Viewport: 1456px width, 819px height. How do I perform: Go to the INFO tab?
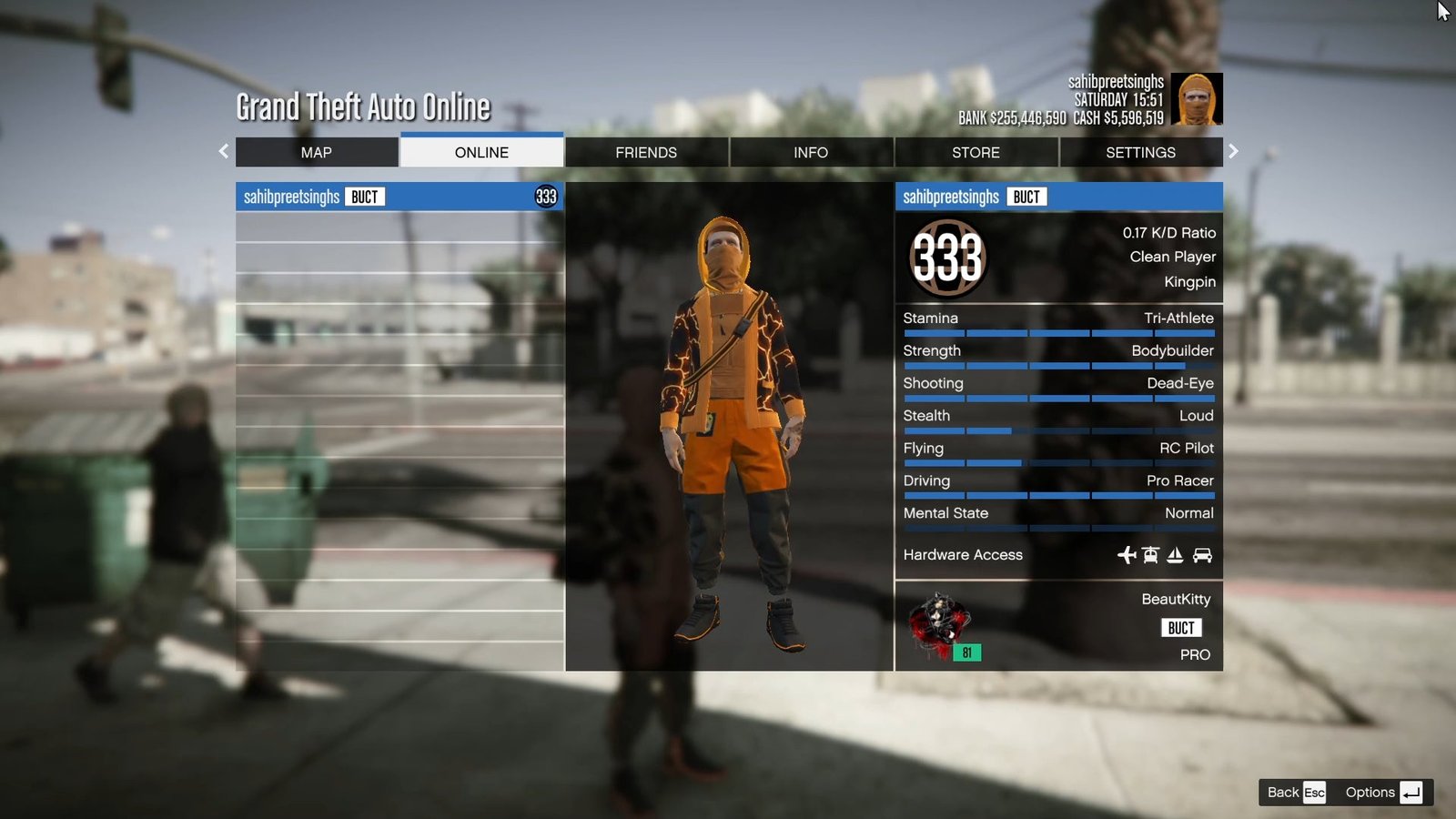811,152
